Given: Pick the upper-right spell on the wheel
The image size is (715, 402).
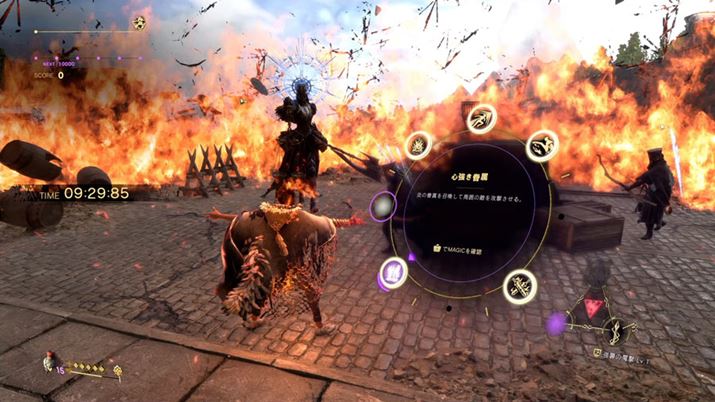Looking at the screenshot, I should [542, 146].
